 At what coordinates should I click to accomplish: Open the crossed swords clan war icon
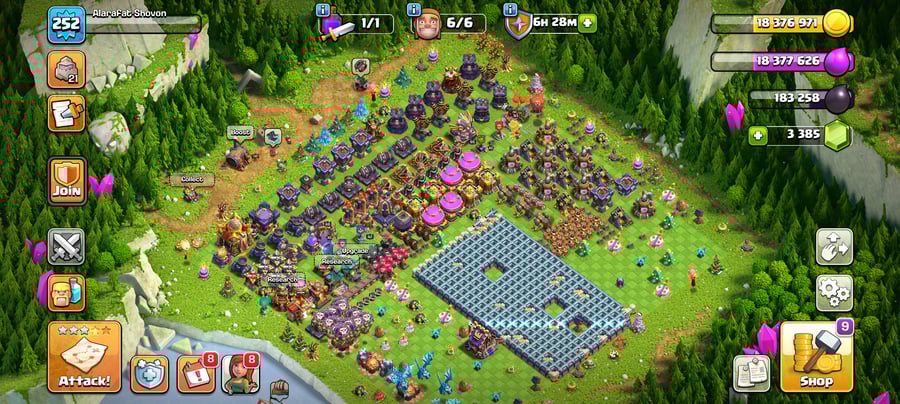[x=67, y=246]
